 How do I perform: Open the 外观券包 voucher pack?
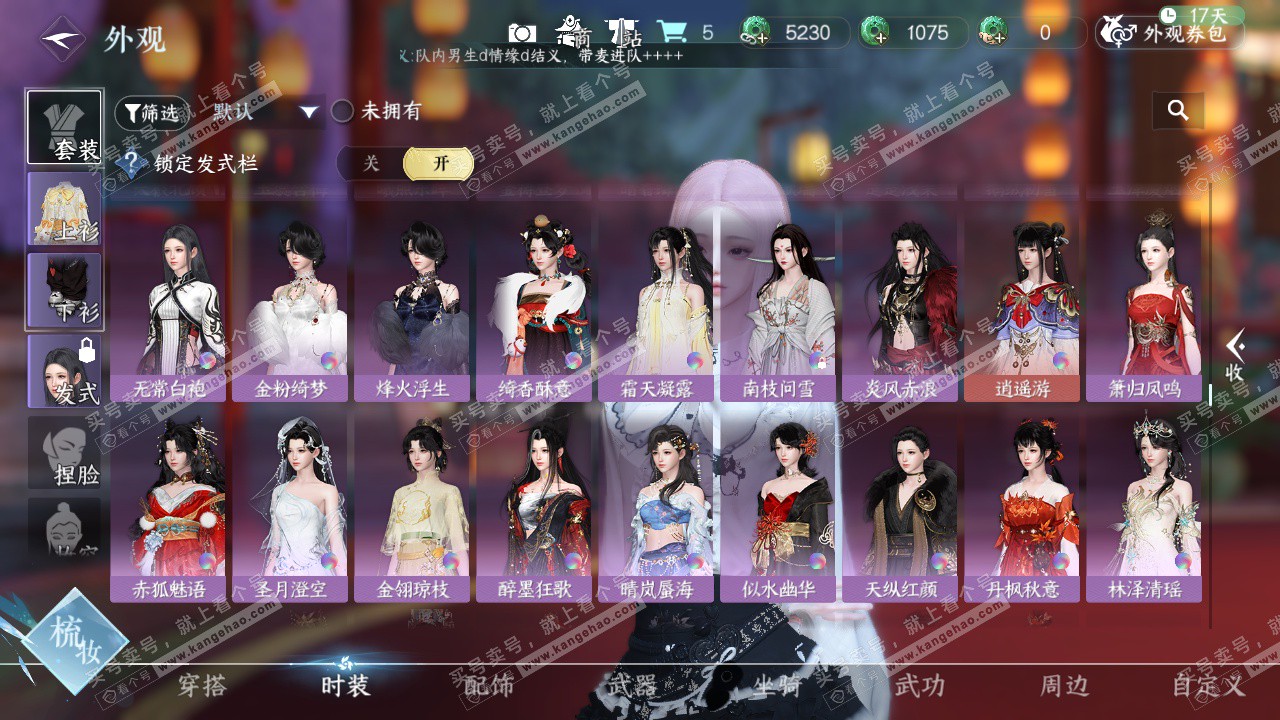click(1170, 33)
